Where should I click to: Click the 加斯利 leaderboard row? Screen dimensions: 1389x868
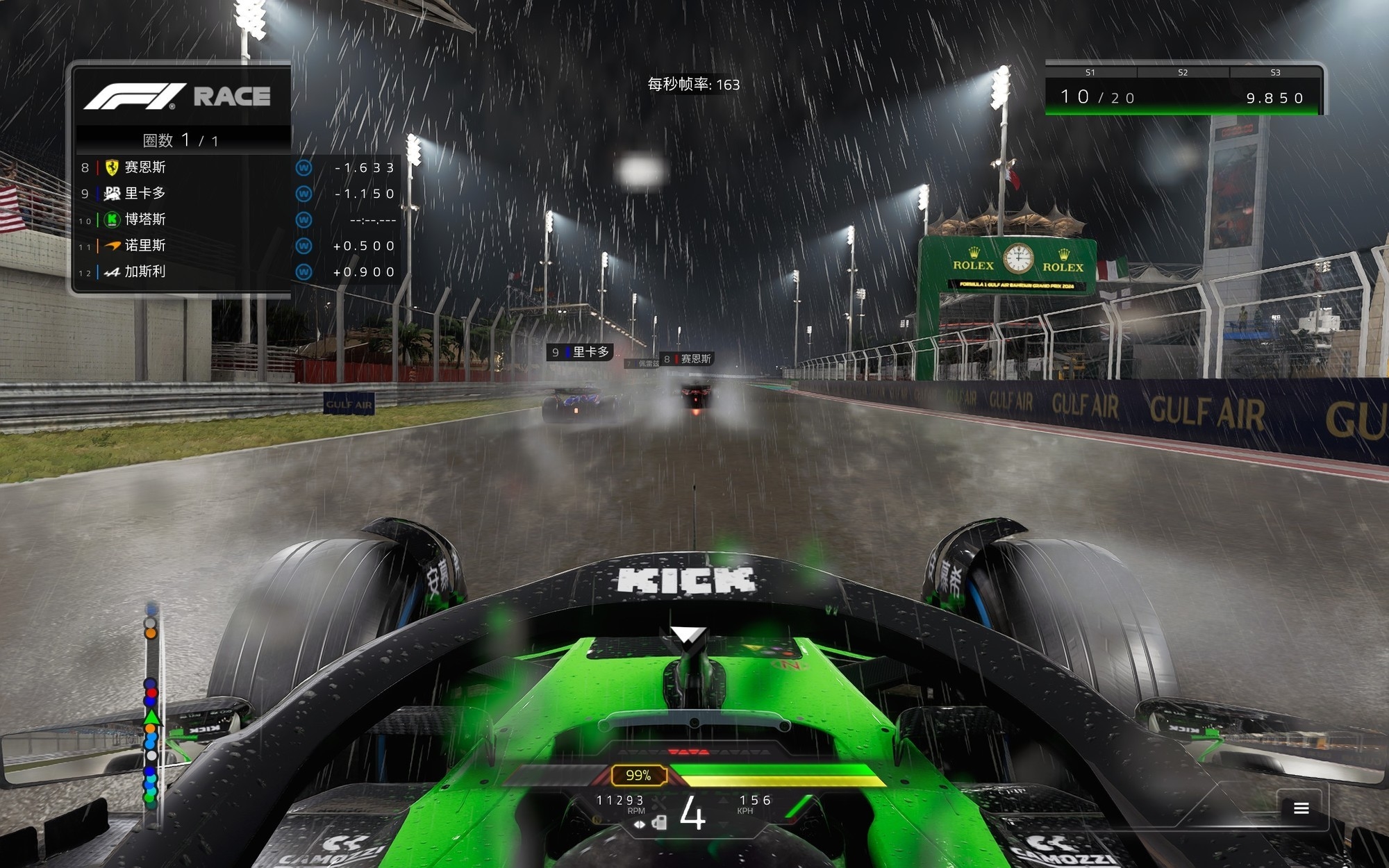click(x=236, y=272)
